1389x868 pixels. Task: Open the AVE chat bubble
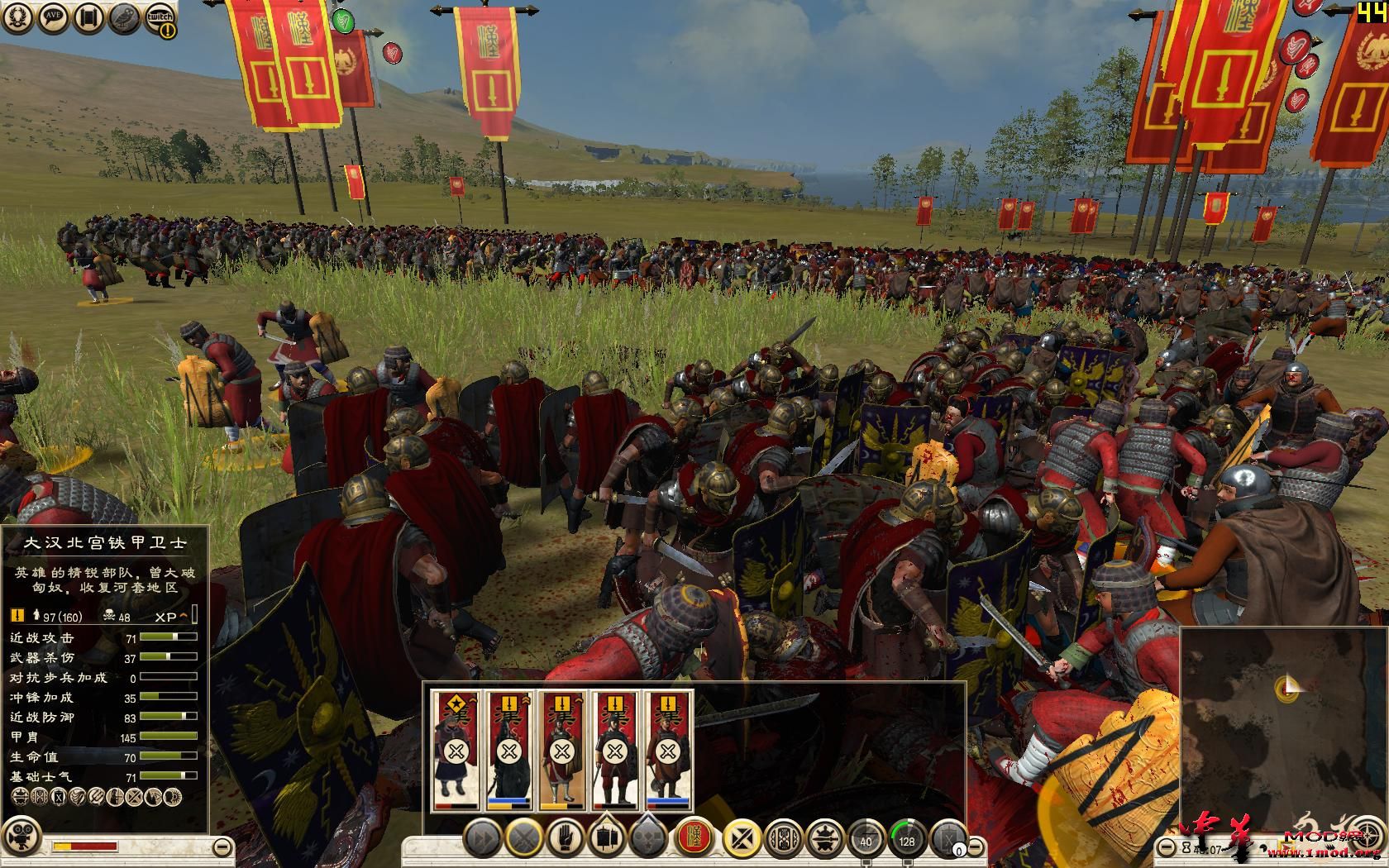[x=52, y=19]
